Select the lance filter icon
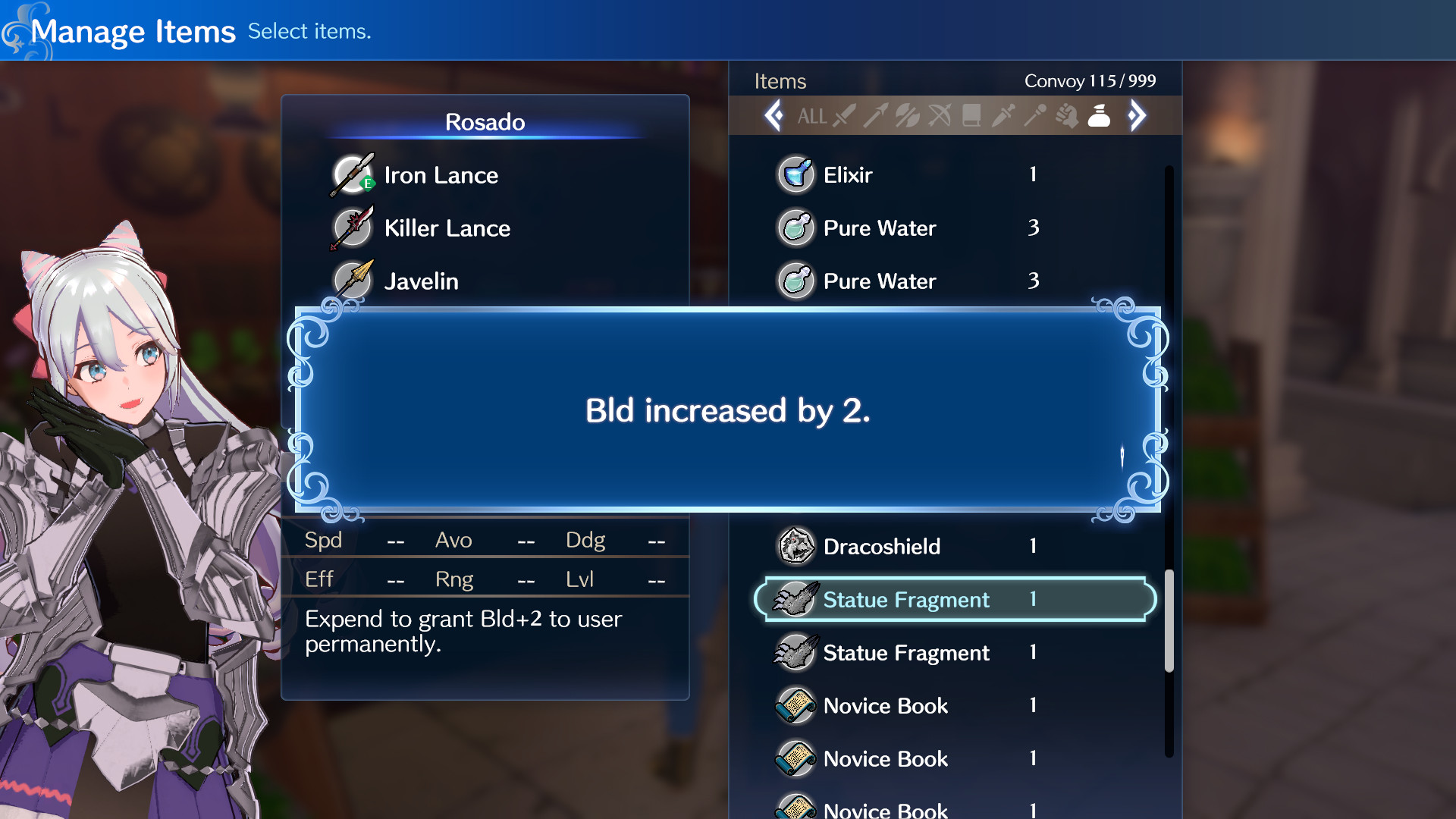 tap(877, 116)
